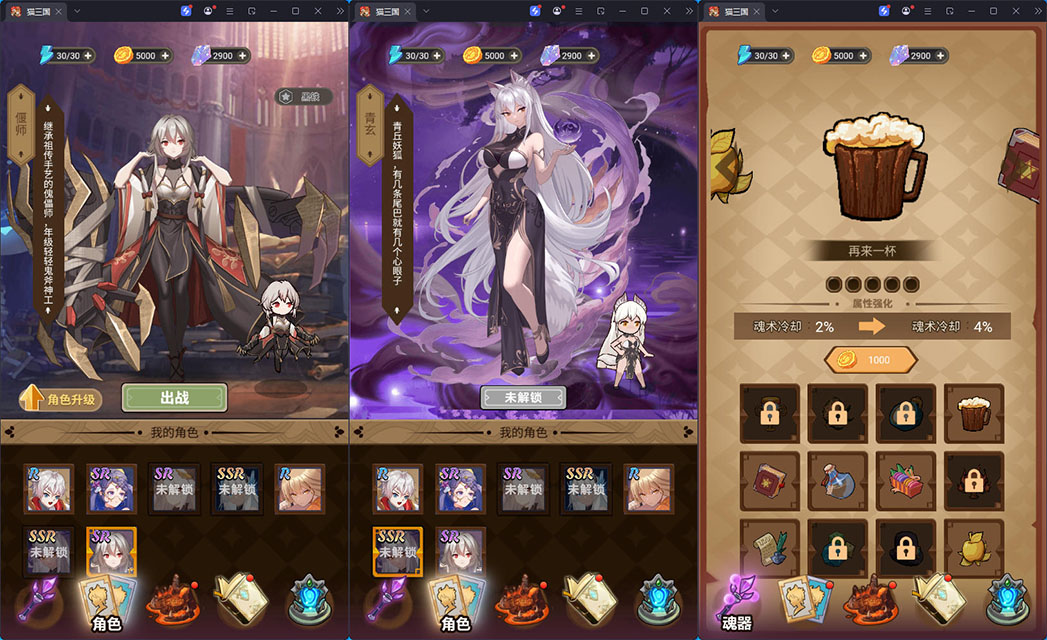Pick the firecracker bundle slot

tap(905, 481)
